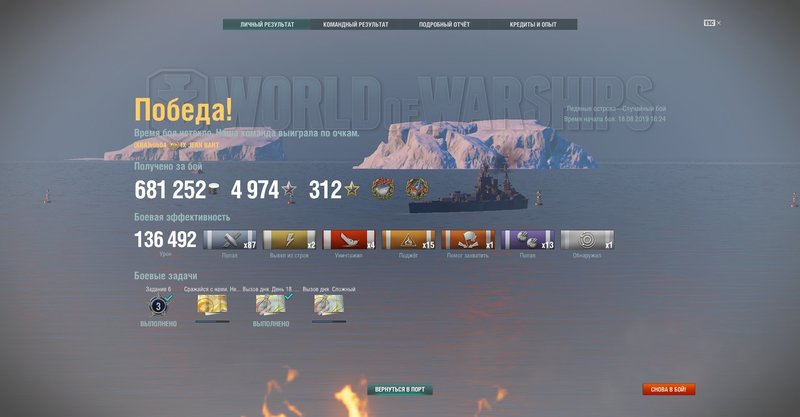Image resolution: width=800 pixels, height=417 pixels.
Task: Inspect the second achievement medal
Action: 417,190
